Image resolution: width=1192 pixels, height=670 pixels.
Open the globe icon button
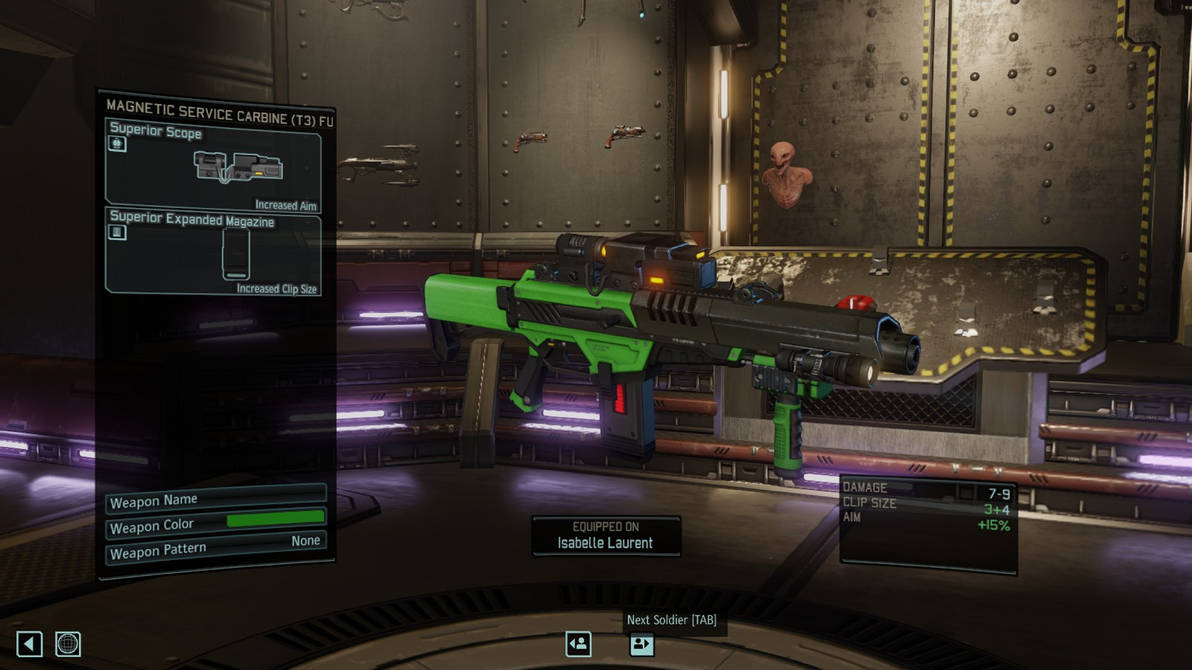point(67,644)
